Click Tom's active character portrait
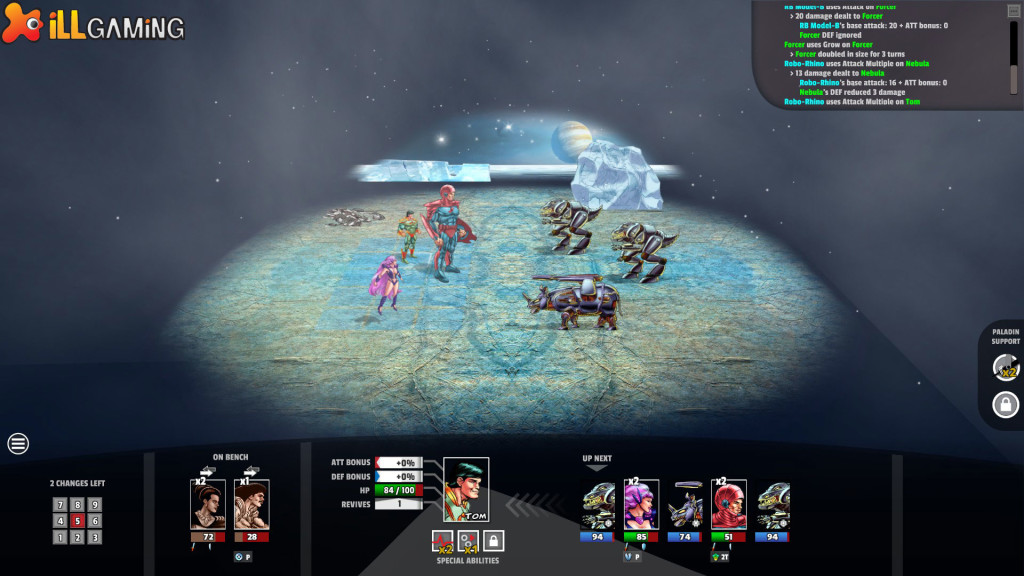The height and width of the screenshot is (576, 1024). (466, 490)
